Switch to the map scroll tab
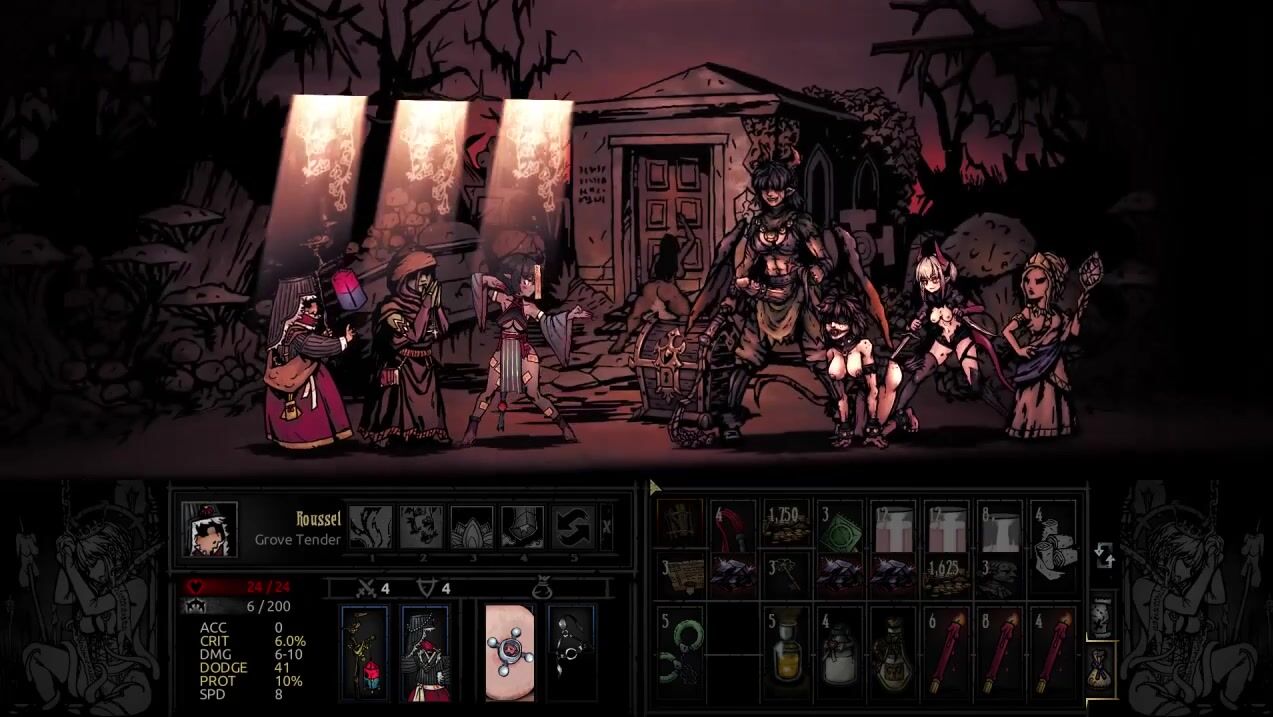This screenshot has height=717, width=1273. (x=1100, y=617)
